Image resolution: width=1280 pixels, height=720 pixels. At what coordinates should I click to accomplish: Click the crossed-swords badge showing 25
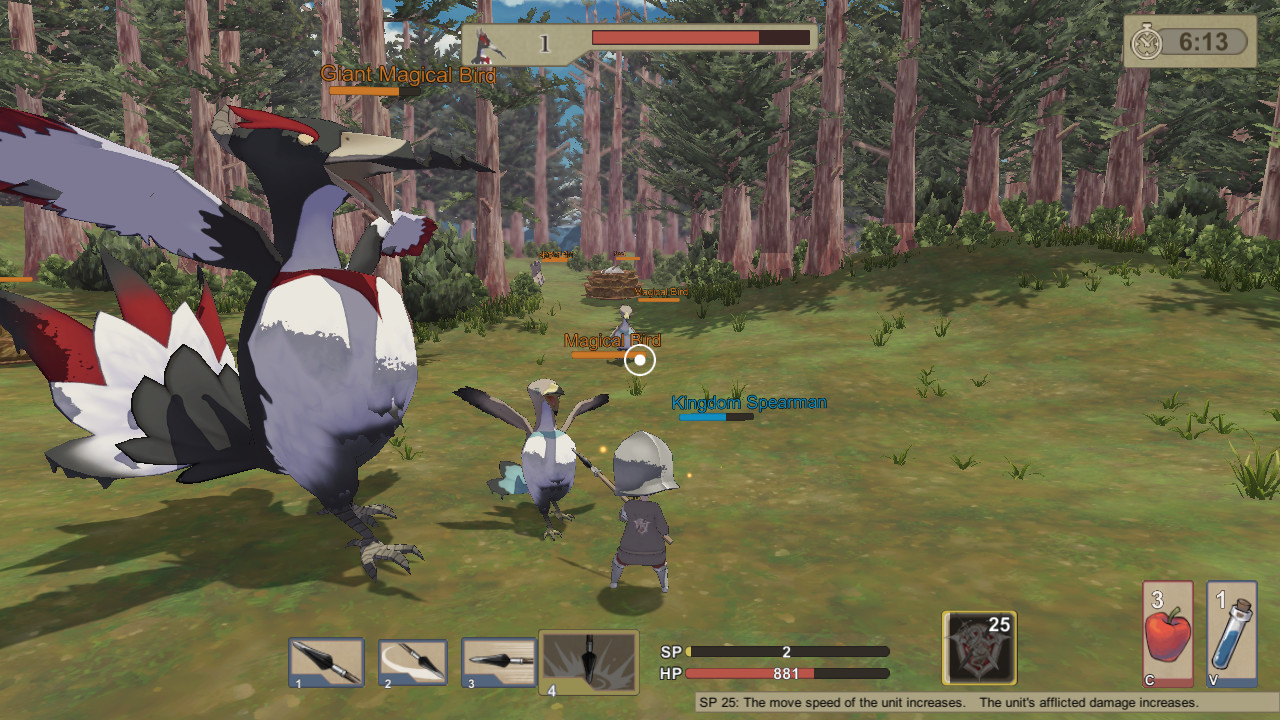(977, 648)
